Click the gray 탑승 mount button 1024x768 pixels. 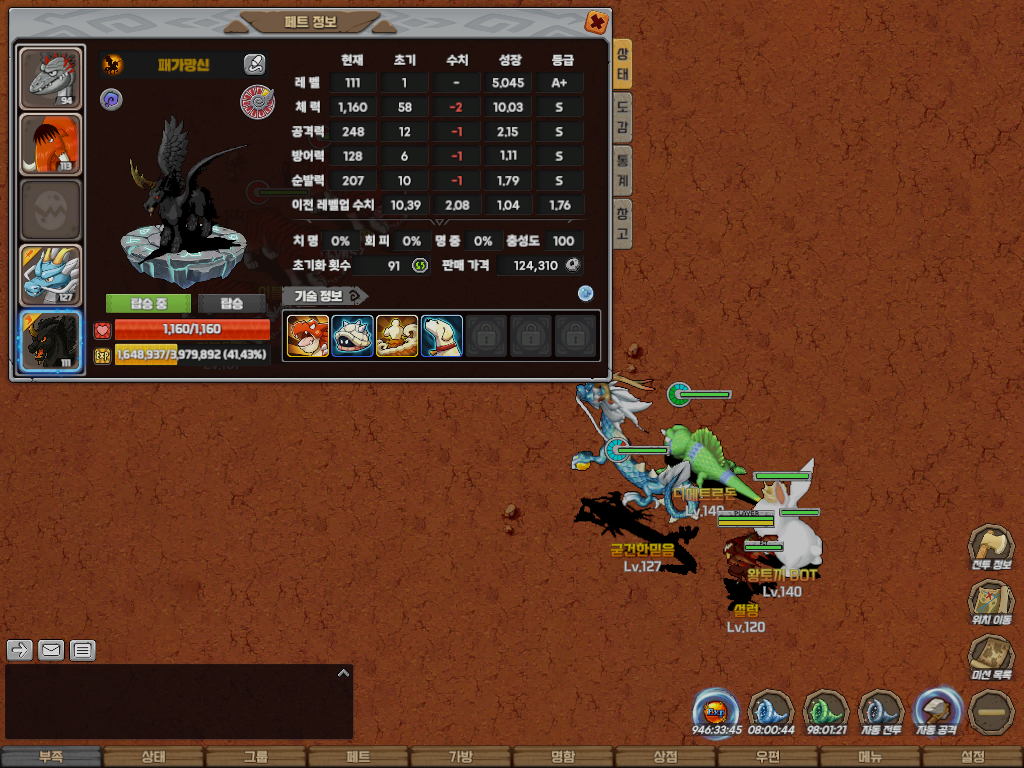pos(232,303)
